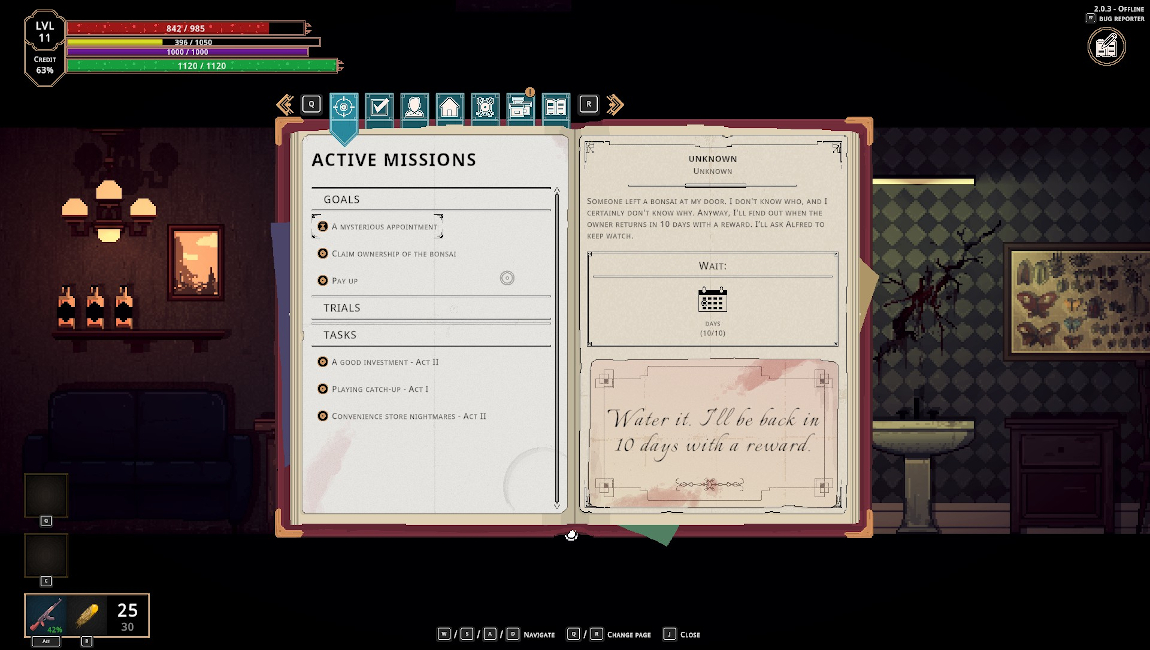
Task: Click the bug reporter icon
Action: [x=1106, y=46]
